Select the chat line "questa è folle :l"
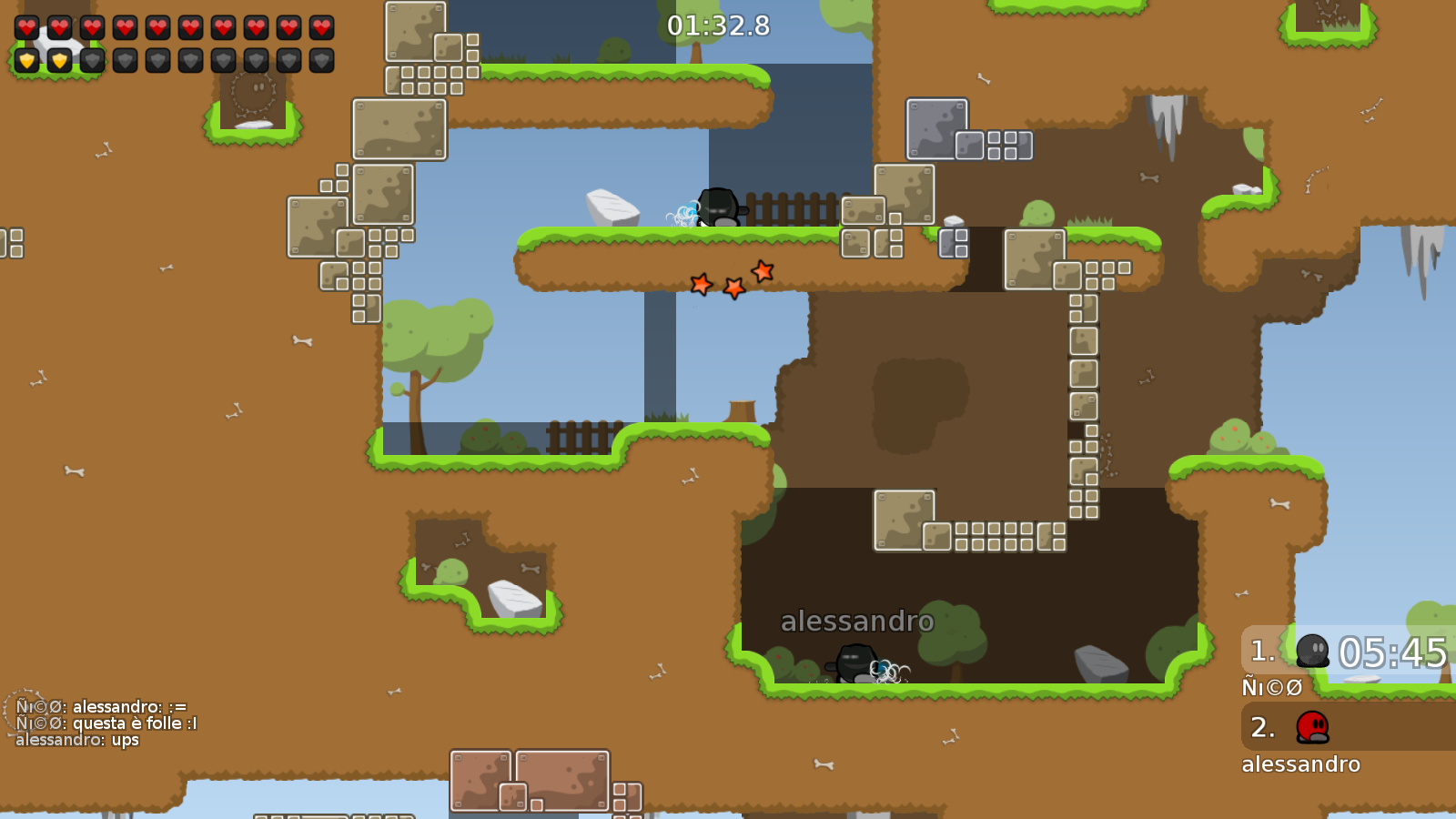 point(106,723)
